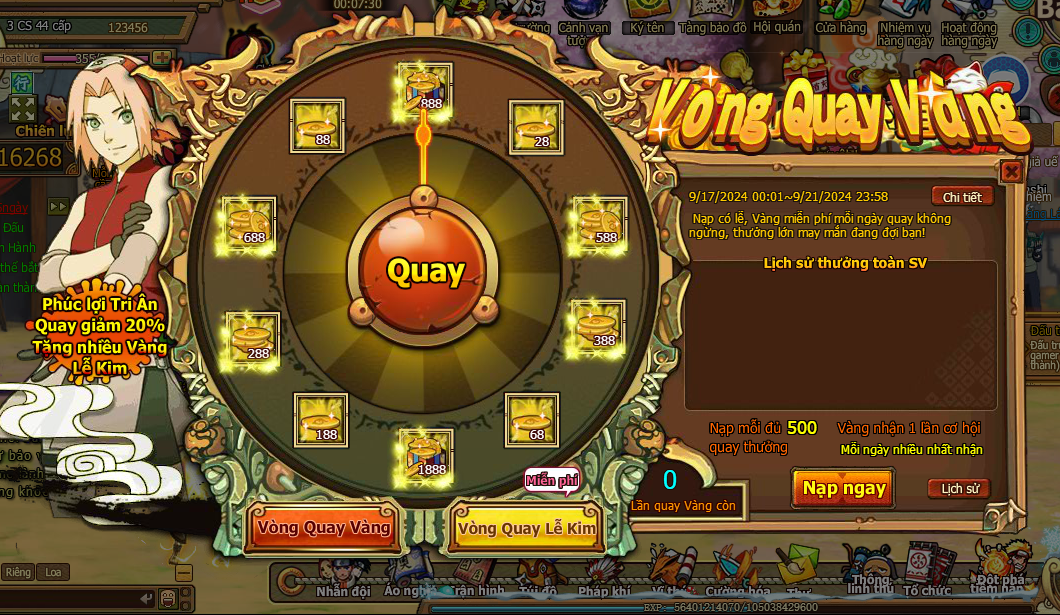This screenshot has width=1060, height=615.
Task: Open the Tàng bảo đồ treasure map
Action: click(712, 18)
